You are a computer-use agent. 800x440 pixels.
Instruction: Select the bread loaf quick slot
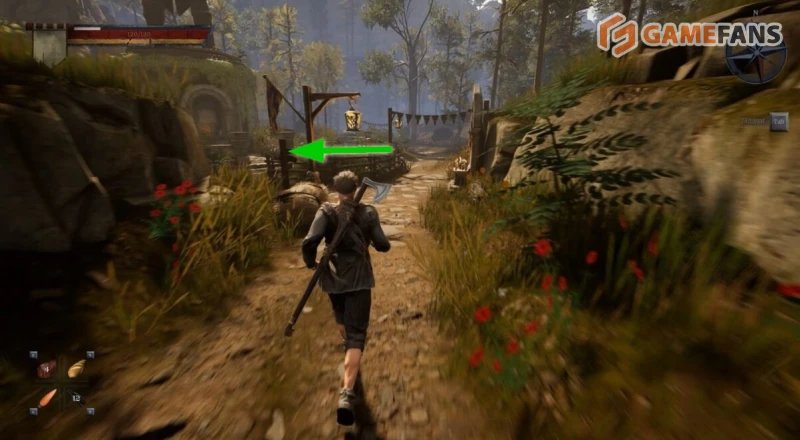[75, 369]
